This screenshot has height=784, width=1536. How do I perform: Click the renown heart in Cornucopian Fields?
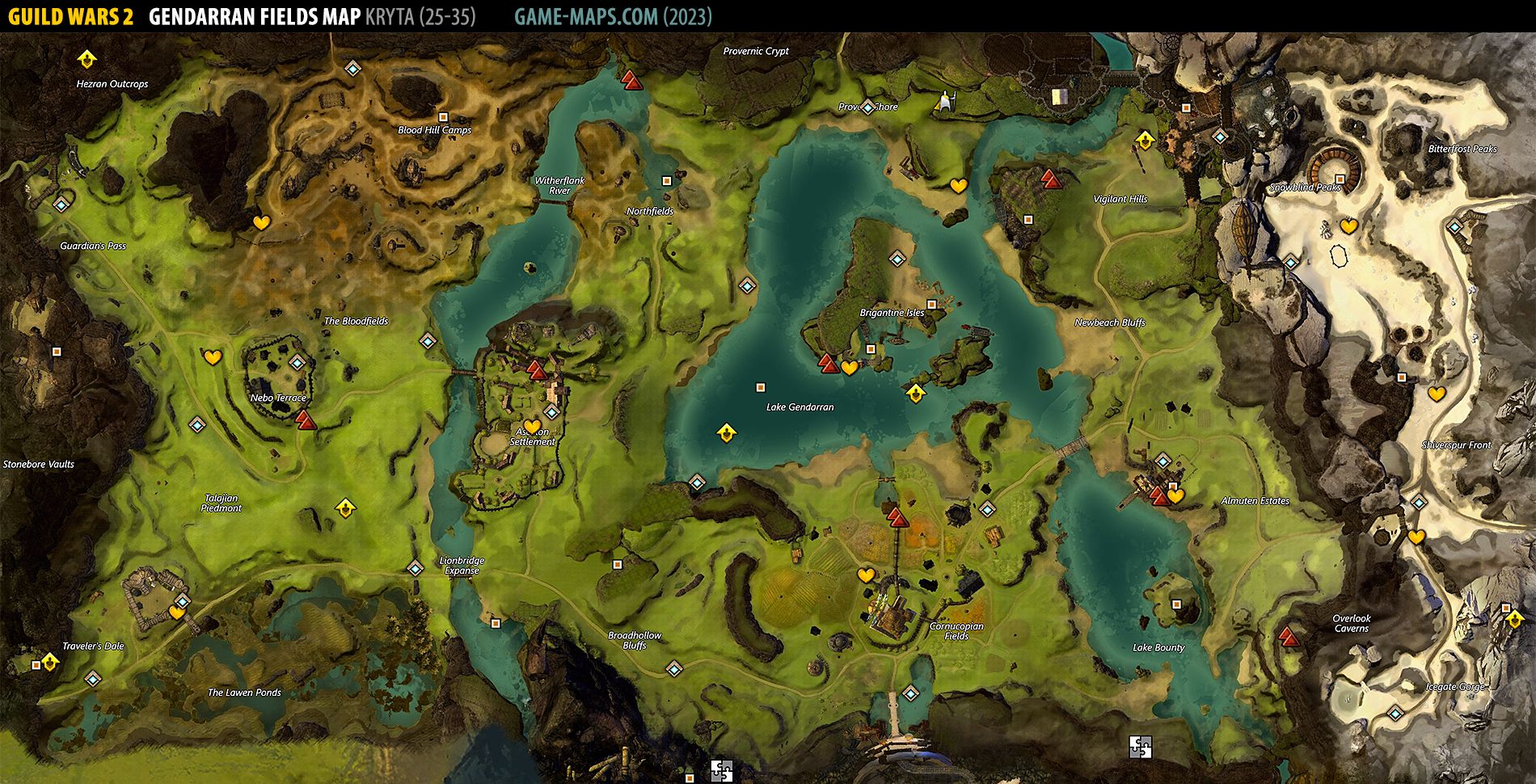[866, 575]
